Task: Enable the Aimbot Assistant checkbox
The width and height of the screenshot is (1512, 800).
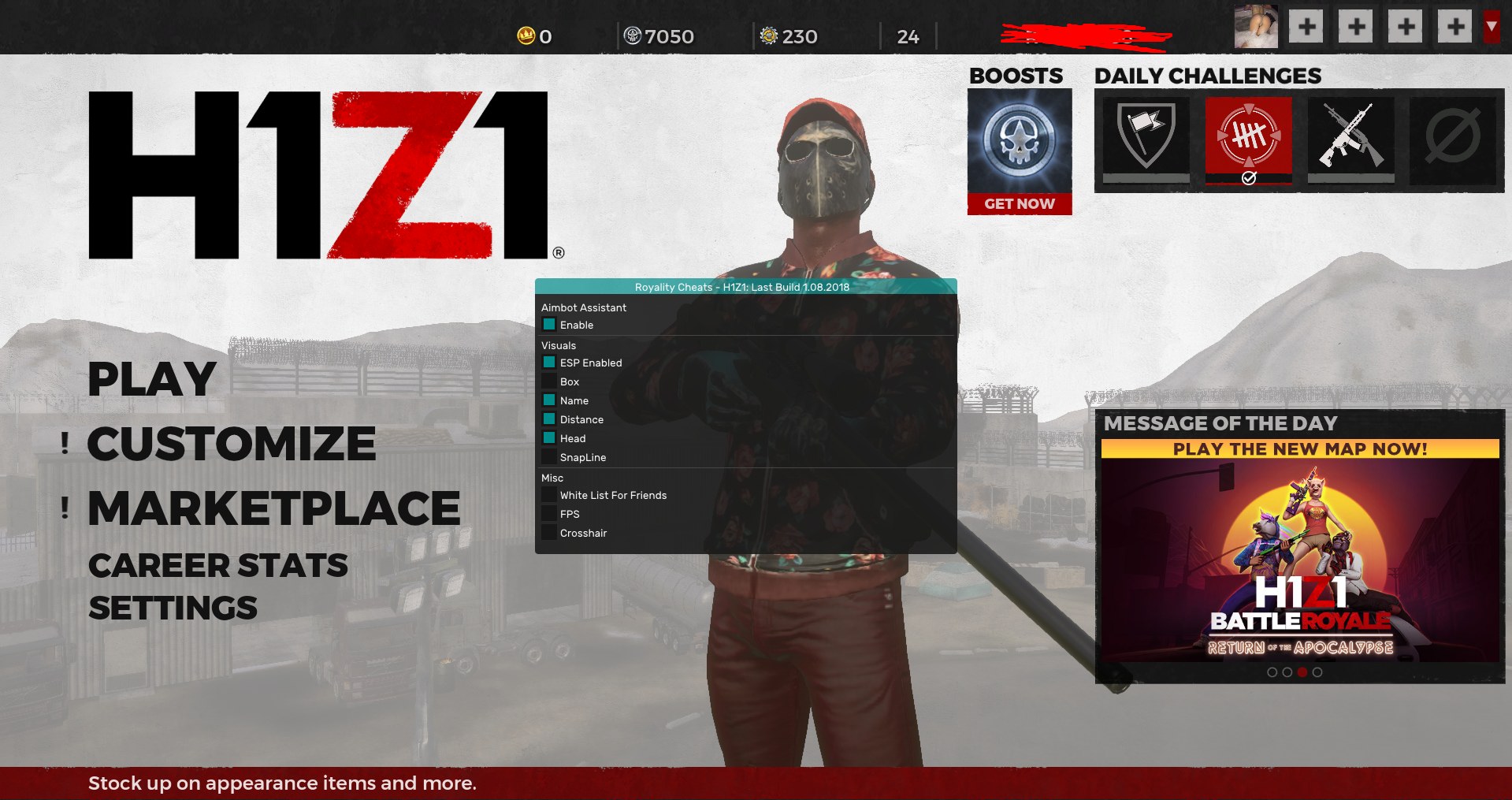Action: [550, 325]
